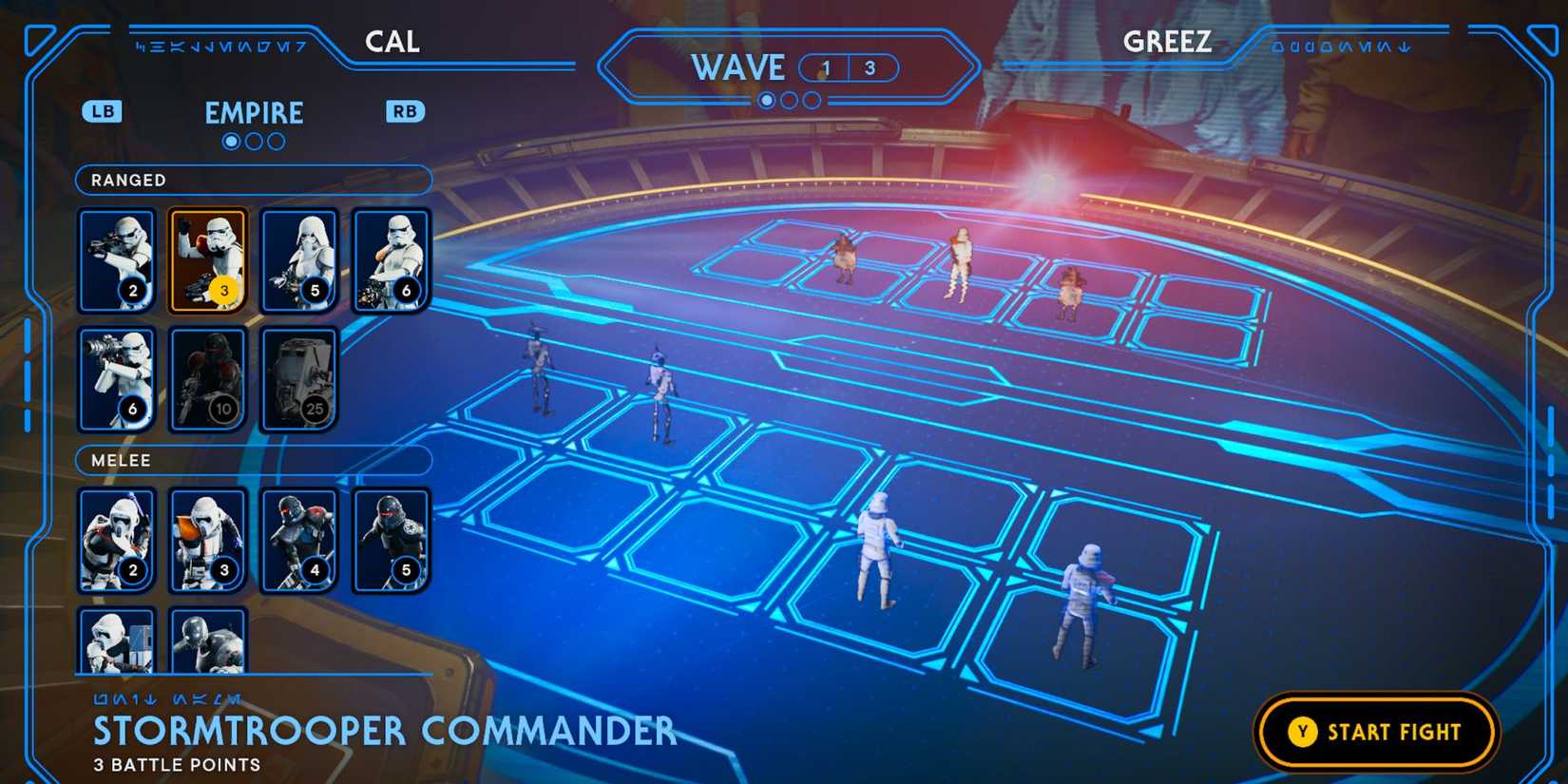Image resolution: width=1568 pixels, height=784 pixels.
Task: Select the 5-point ranged trooper card
Action: [x=298, y=260]
